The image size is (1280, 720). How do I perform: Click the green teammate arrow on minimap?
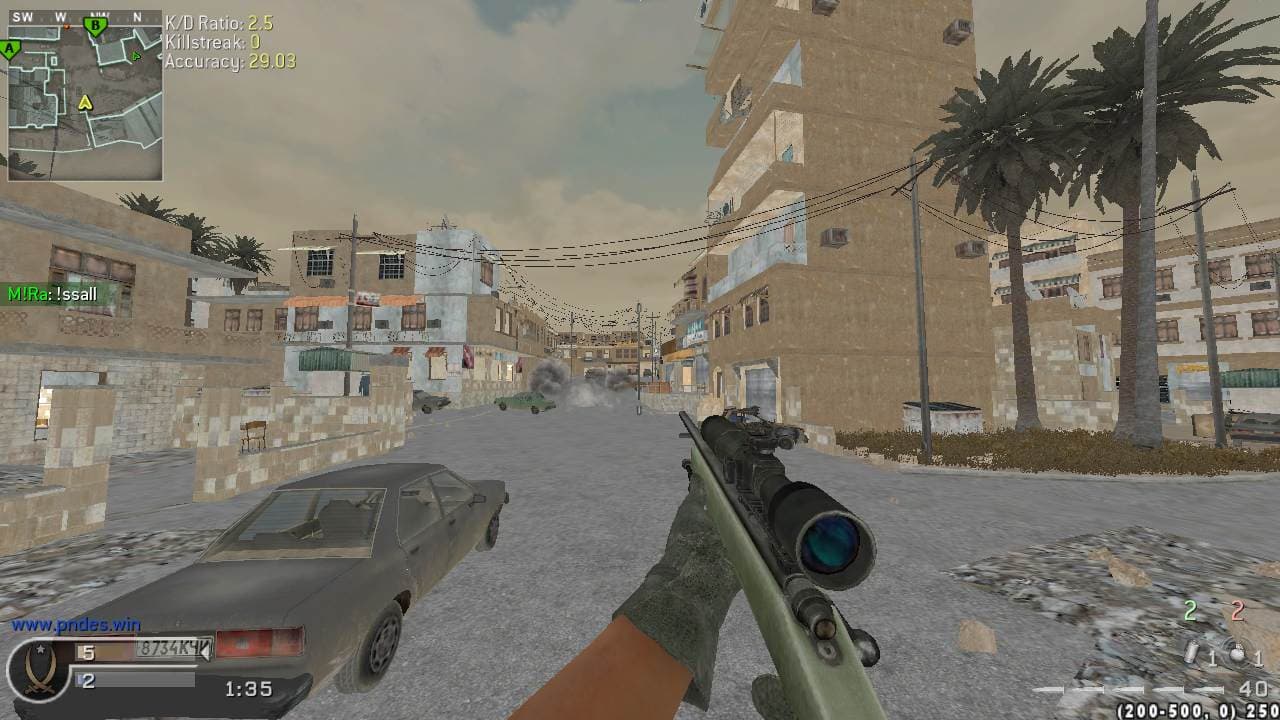tap(134, 57)
